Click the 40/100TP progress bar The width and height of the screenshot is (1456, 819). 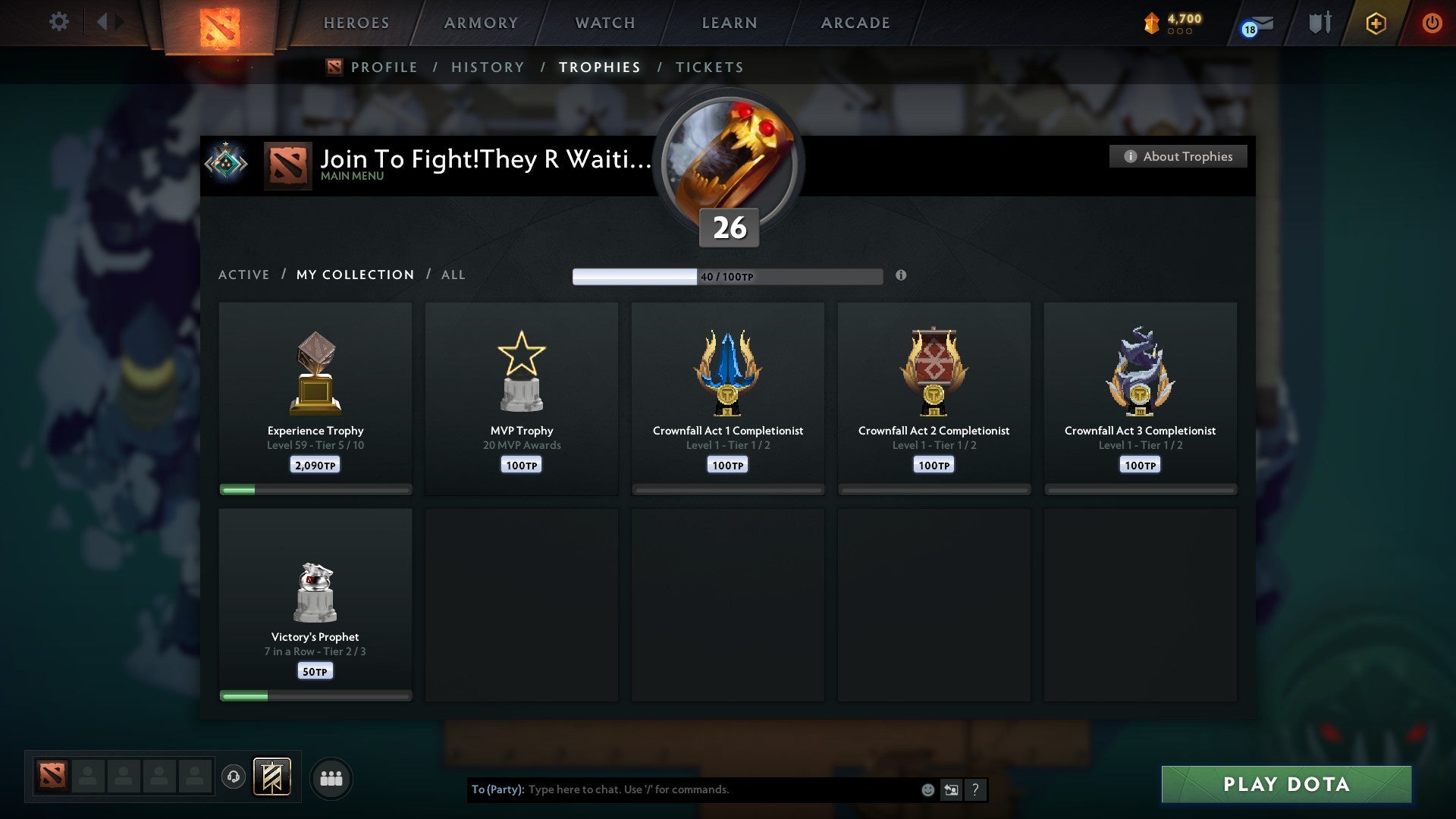point(728,276)
